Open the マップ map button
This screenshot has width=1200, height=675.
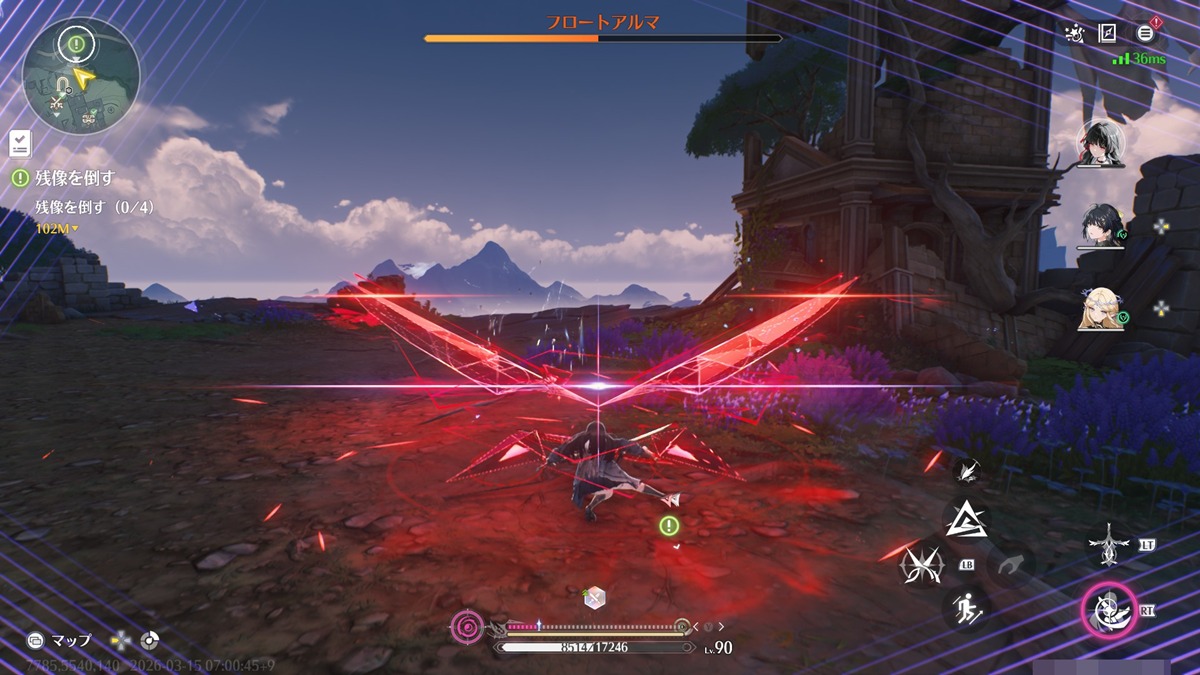[x=60, y=640]
